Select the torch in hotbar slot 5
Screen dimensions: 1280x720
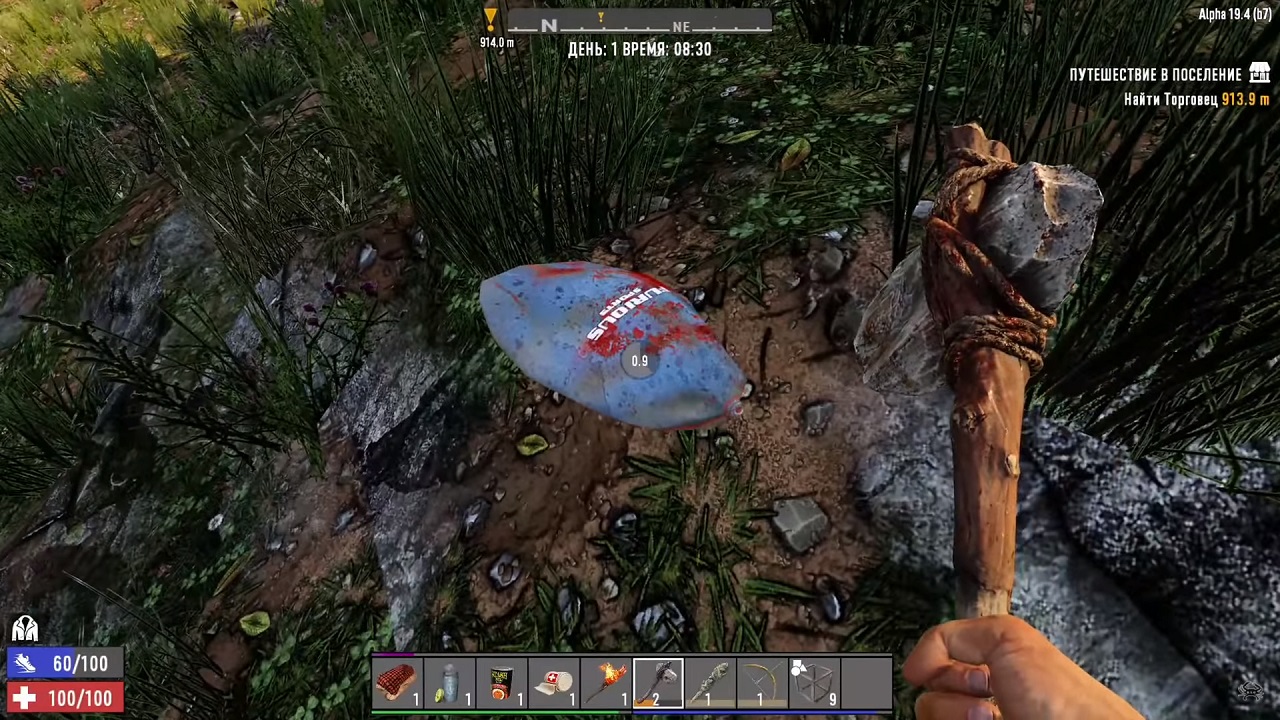(605, 680)
